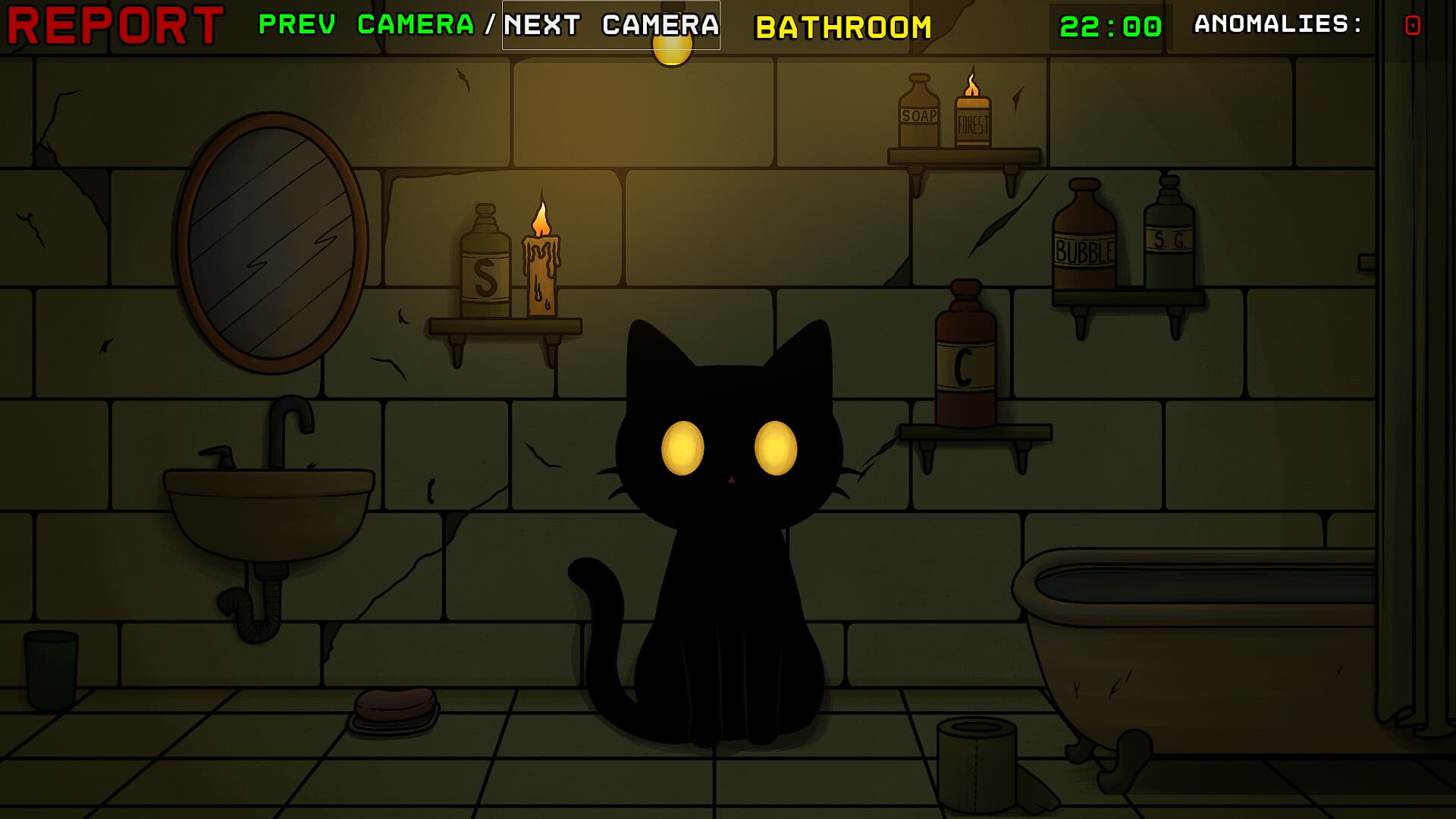Select the BUBBLE bottle on the right shelf
Image resolution: width=1456 pixels, height=819 pixels.
pos(1083,243)
